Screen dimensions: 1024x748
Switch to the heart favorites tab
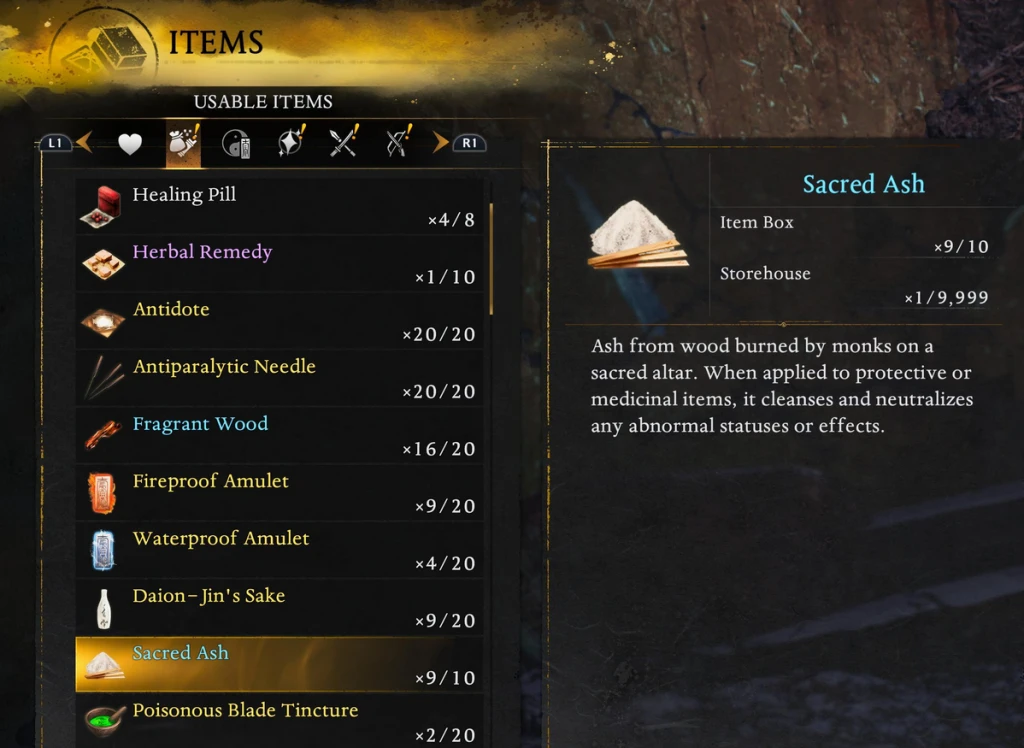(130, 144)
